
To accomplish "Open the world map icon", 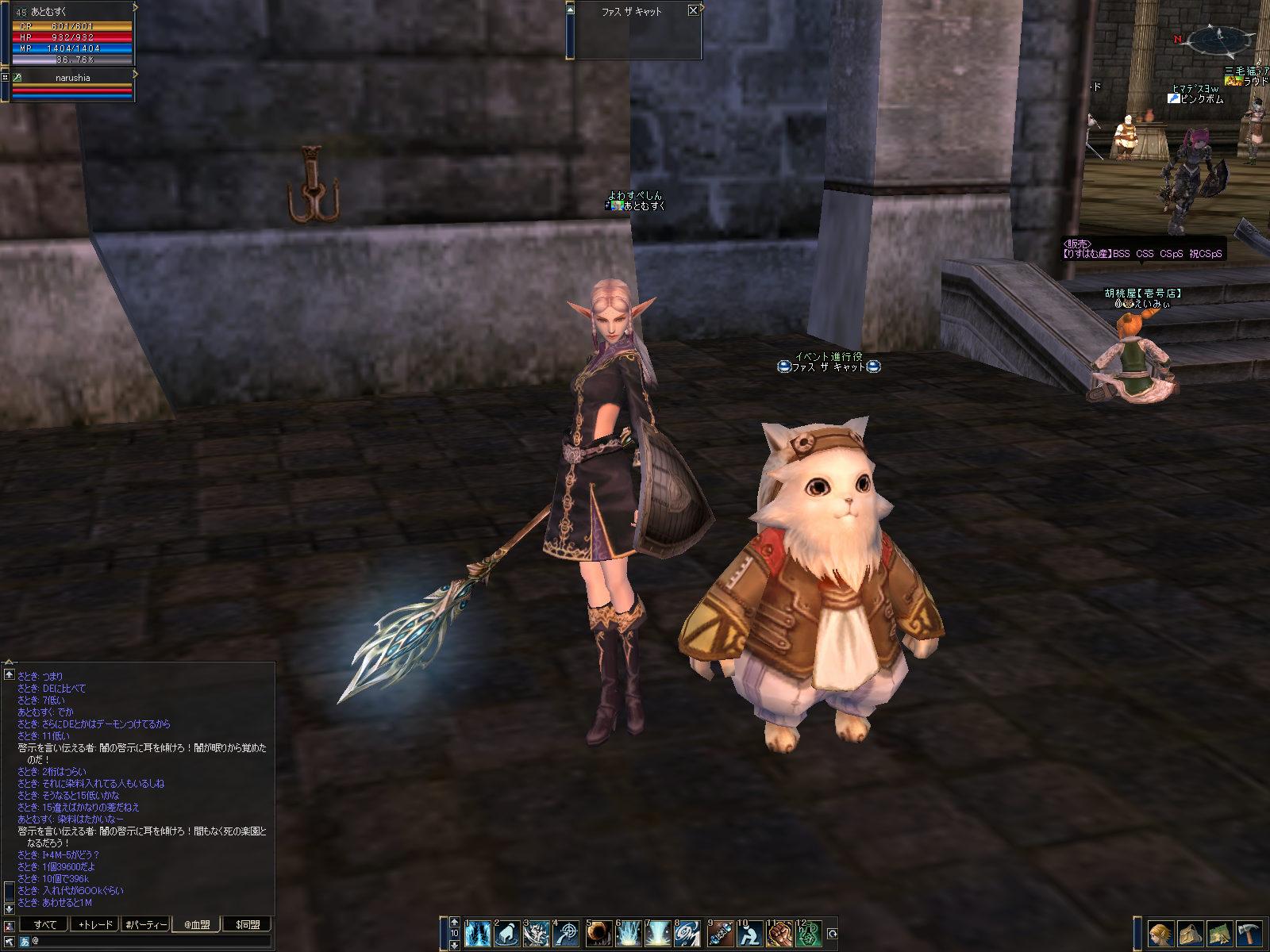I will [x=1219, y=934].
